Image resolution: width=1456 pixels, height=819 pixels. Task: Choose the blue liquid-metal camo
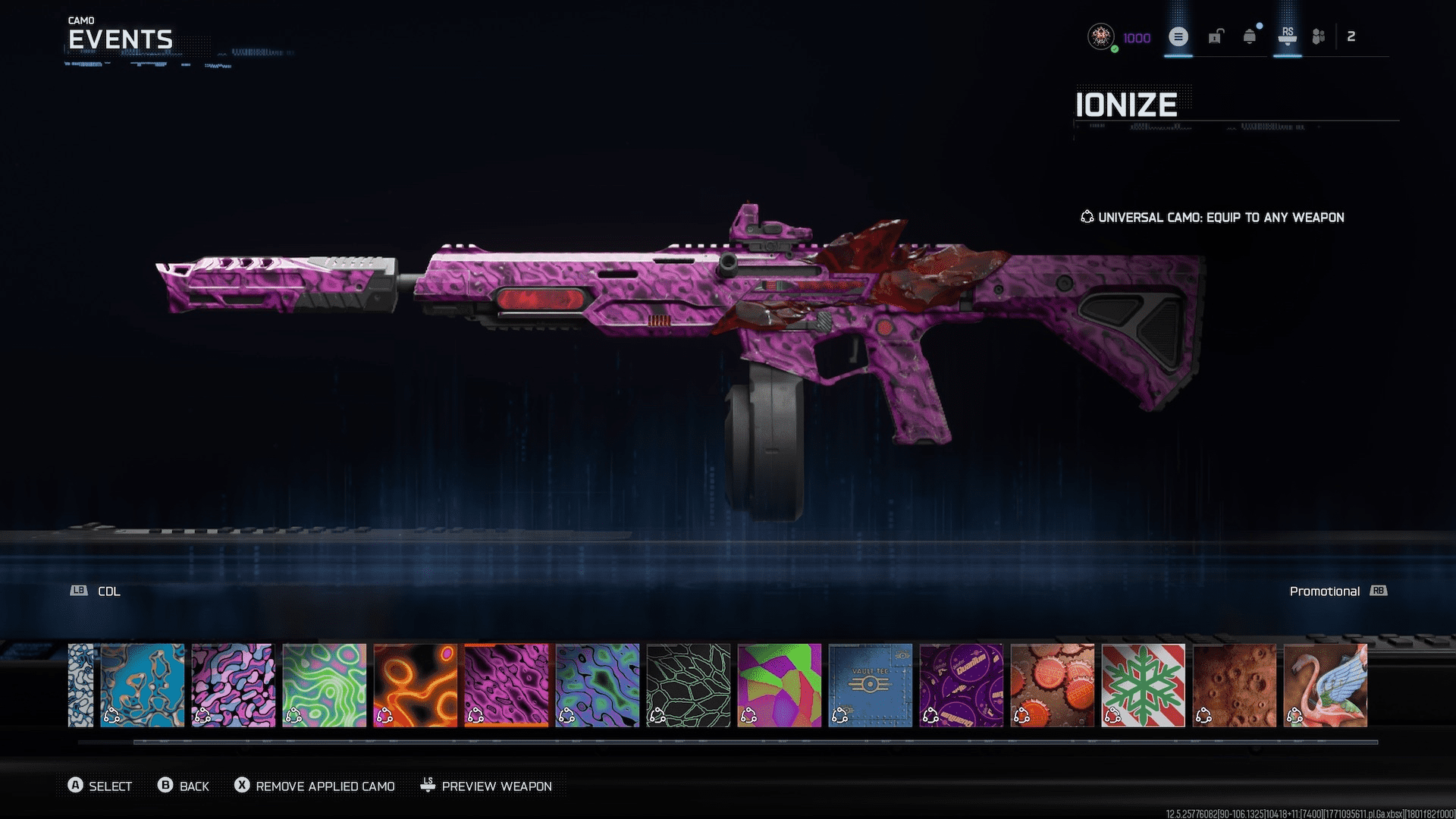click(142, 685)
